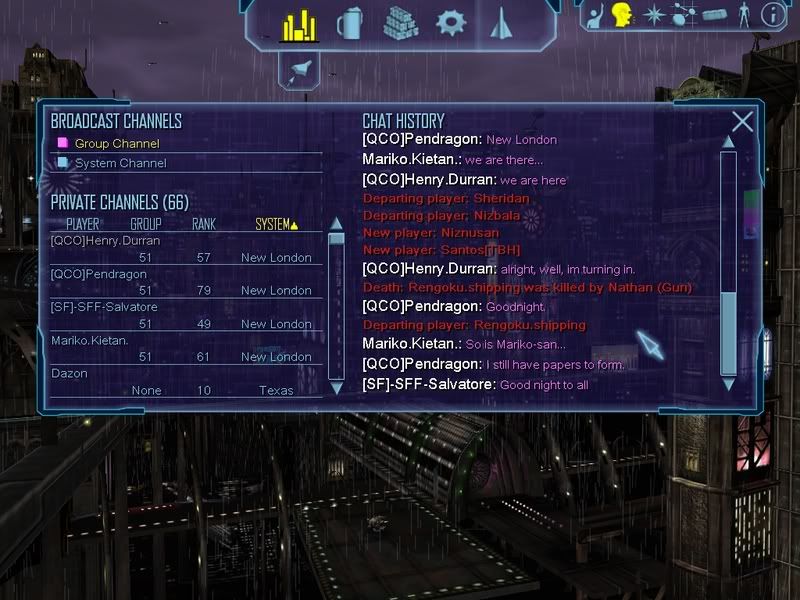Close the chat window
800x600 pixels.
point(742,122)
